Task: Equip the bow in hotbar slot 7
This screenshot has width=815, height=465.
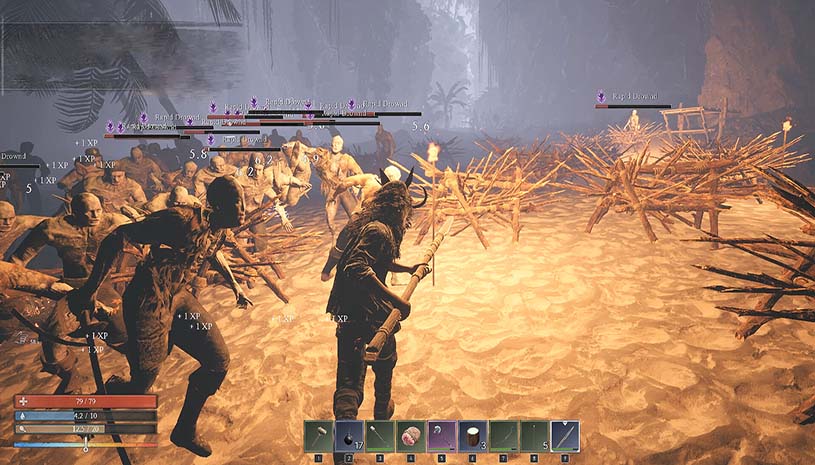Action: pos(504,435)
